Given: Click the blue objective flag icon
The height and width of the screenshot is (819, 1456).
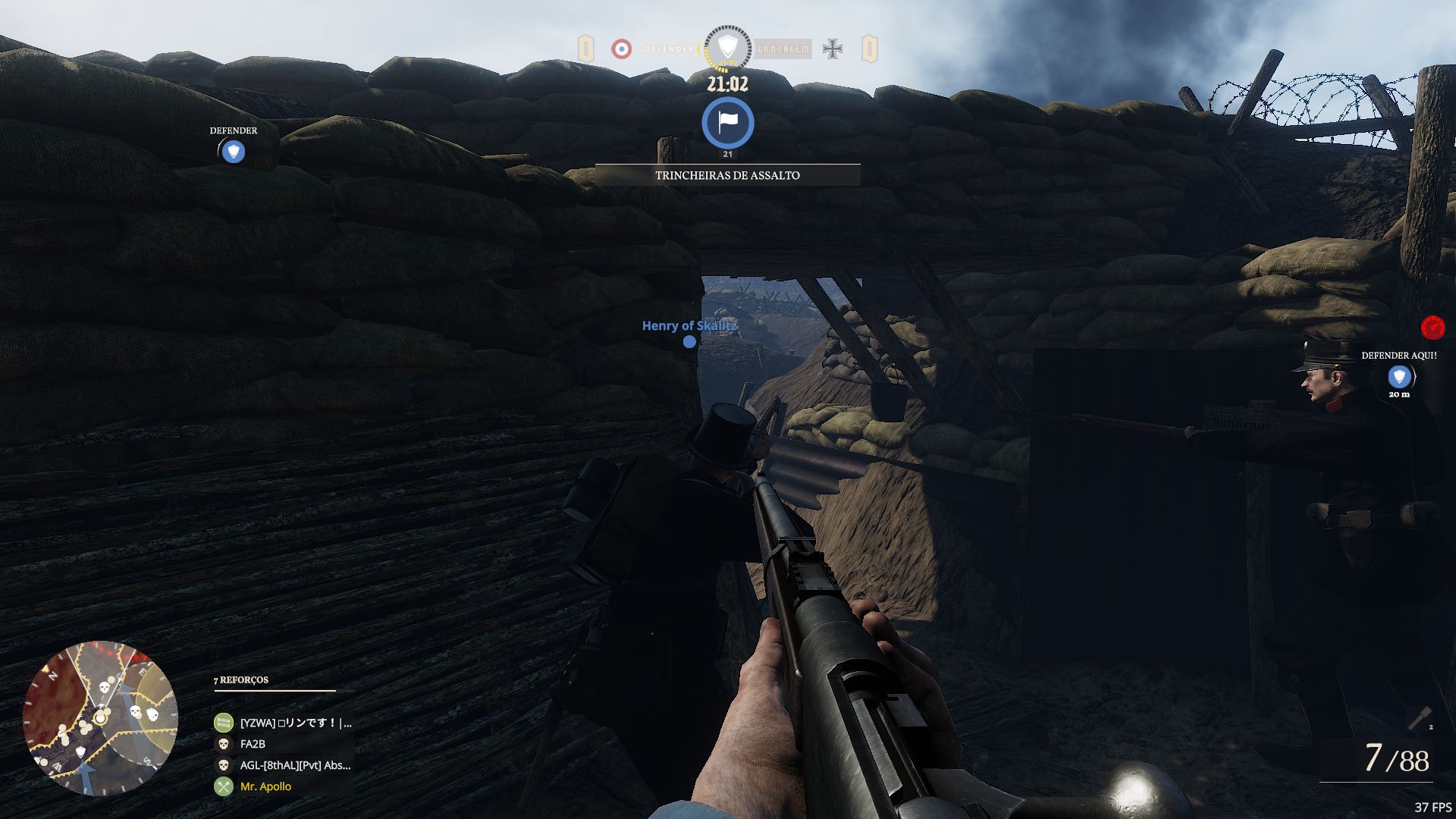Looking at the screenshot, I should click(x=727, y=124).
